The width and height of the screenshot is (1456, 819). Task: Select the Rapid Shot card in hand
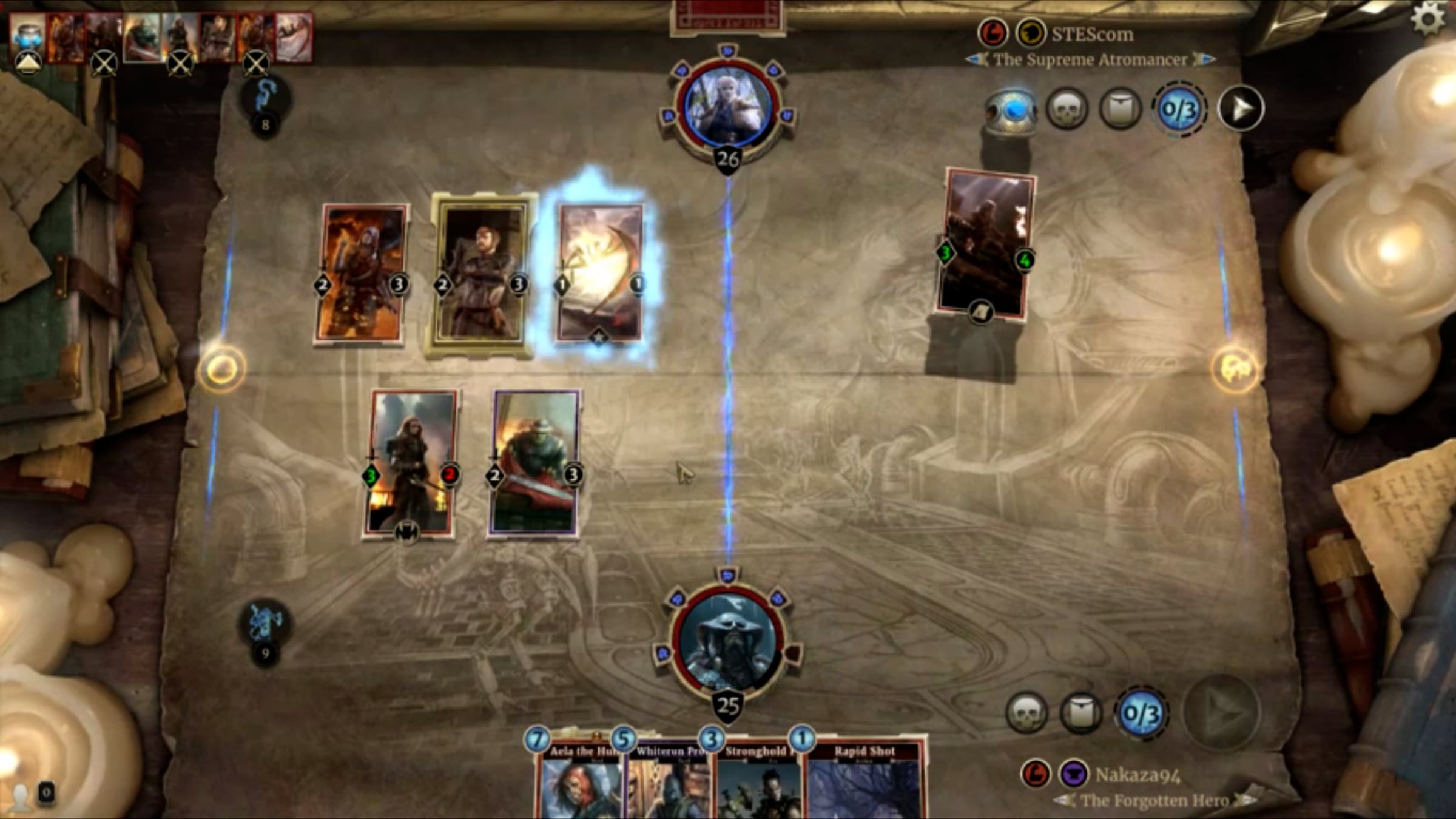click(x=864, y=783)
